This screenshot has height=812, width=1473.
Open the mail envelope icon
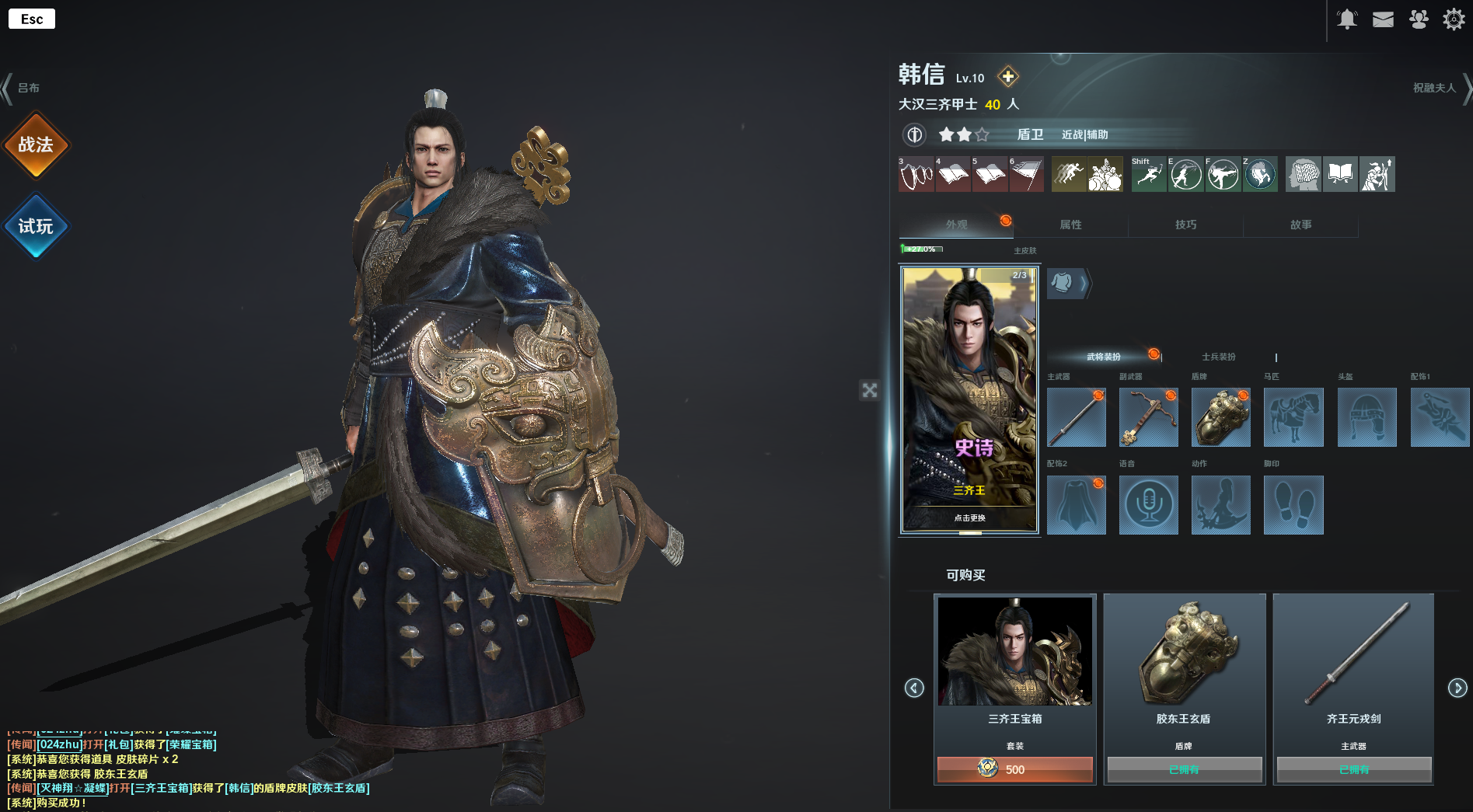coord(1383,19)
